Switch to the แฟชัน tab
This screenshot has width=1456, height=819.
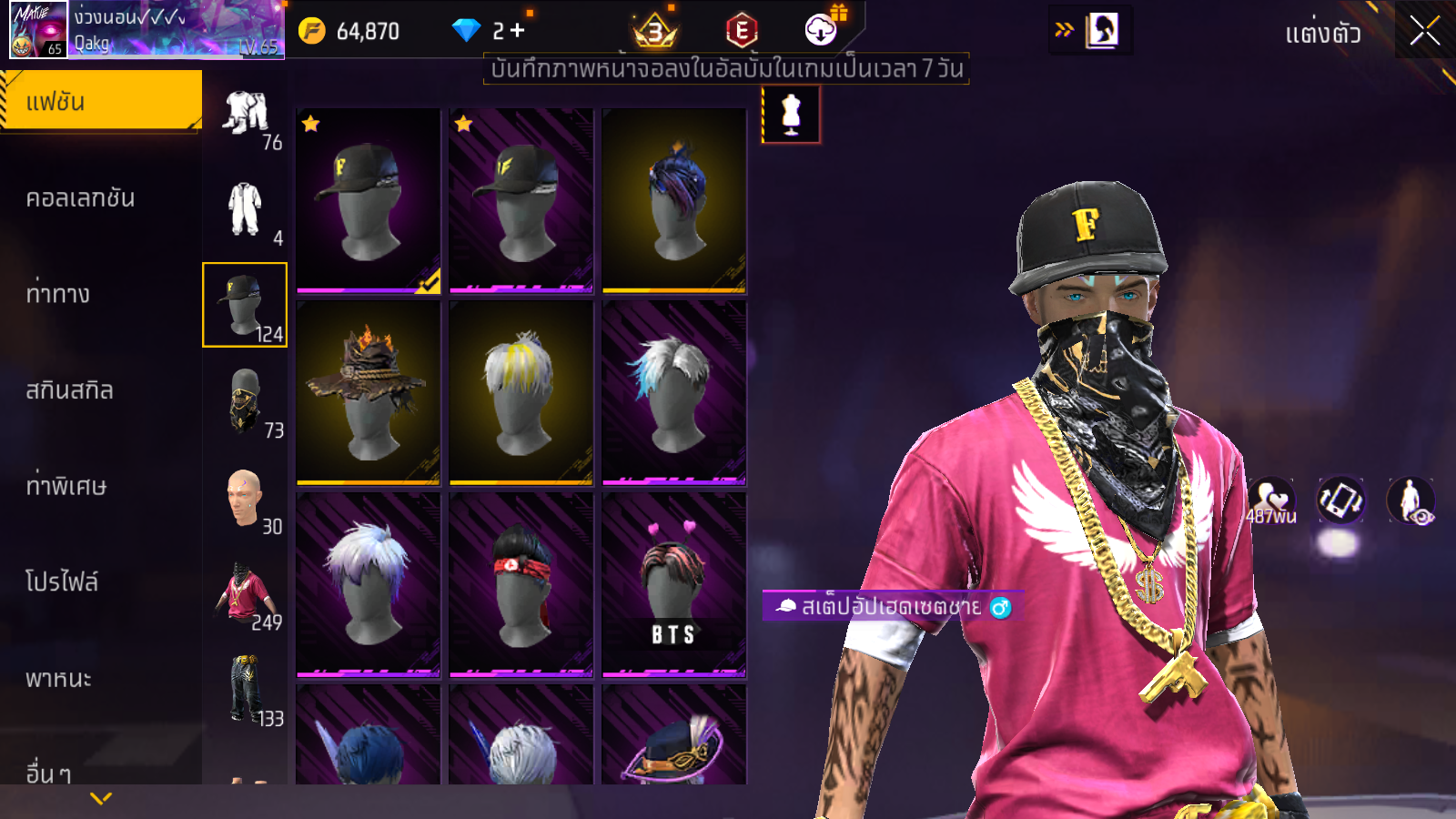pyautogui.click(x=101, y=101)
